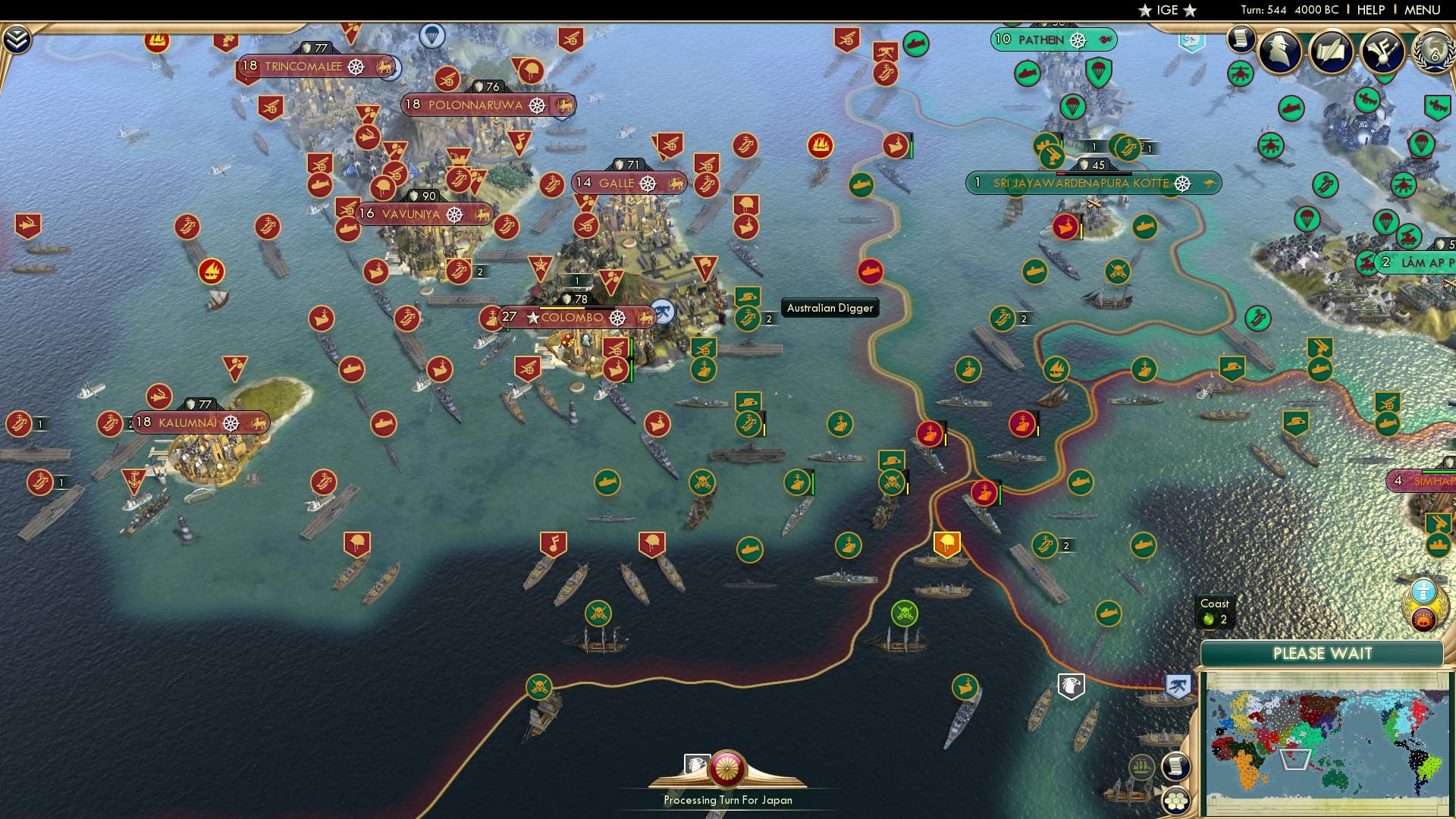Image resolution: width=1456 pixels, height=819 pixels.
Task: Click the Inukshuk icon above the minimap
Action: click(x=1424, y=591)
